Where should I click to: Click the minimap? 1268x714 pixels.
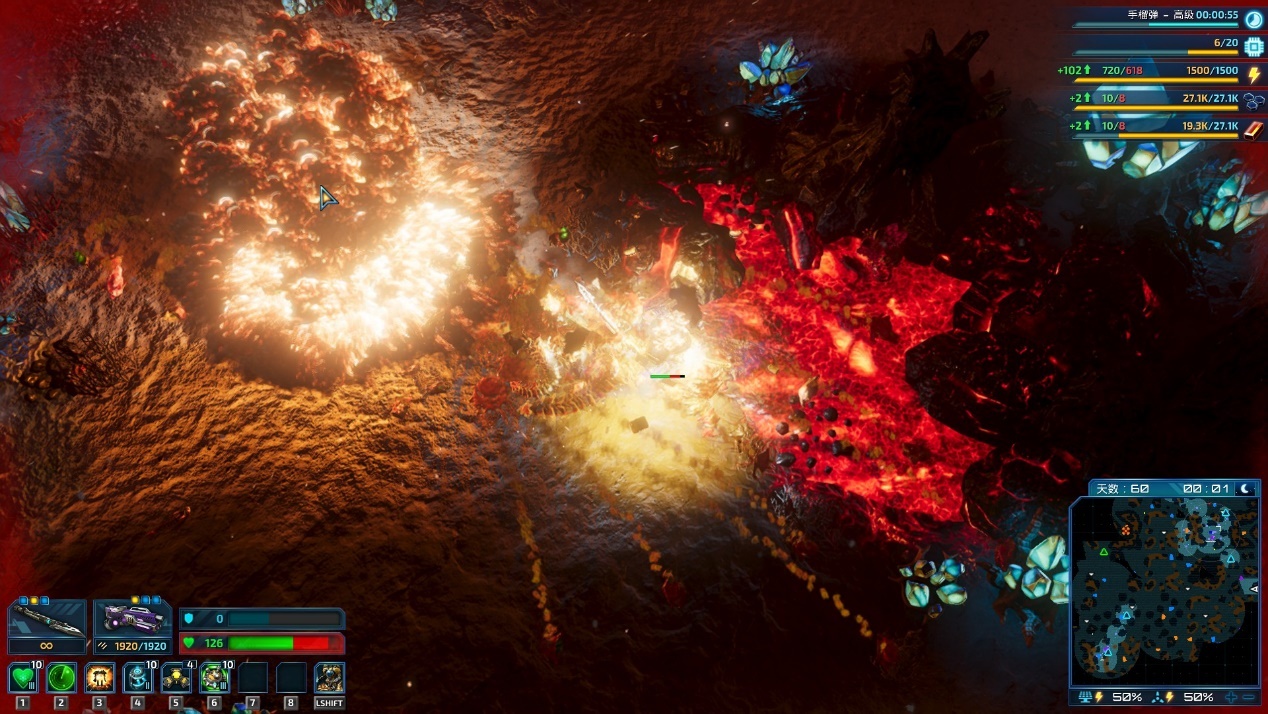point(1163,590)
